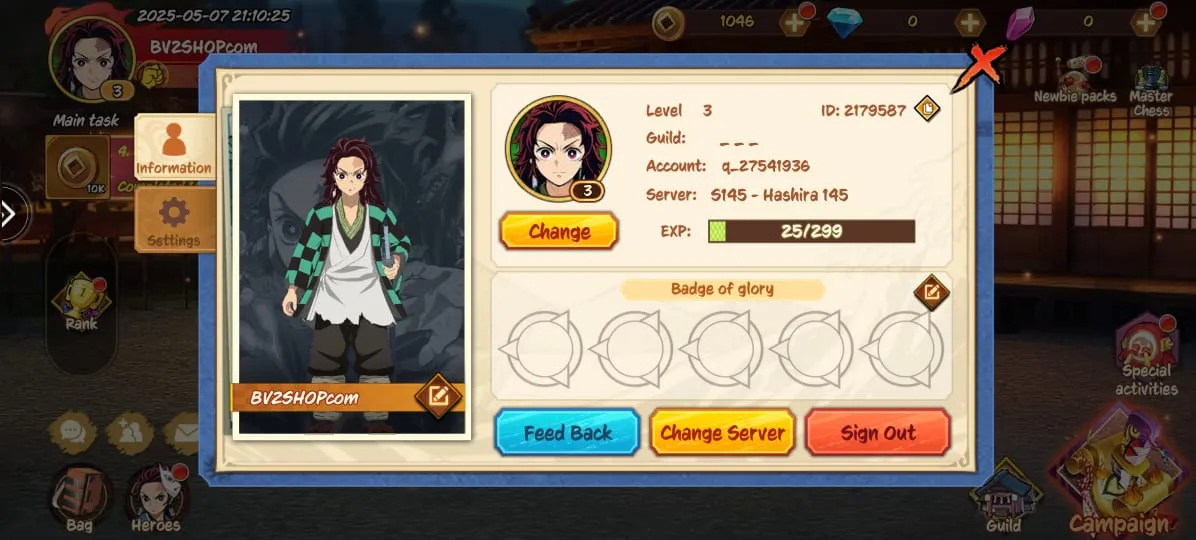Click the Change avatar button
The height and width of the screenshot is (540, 1196).
click(559, 232)
